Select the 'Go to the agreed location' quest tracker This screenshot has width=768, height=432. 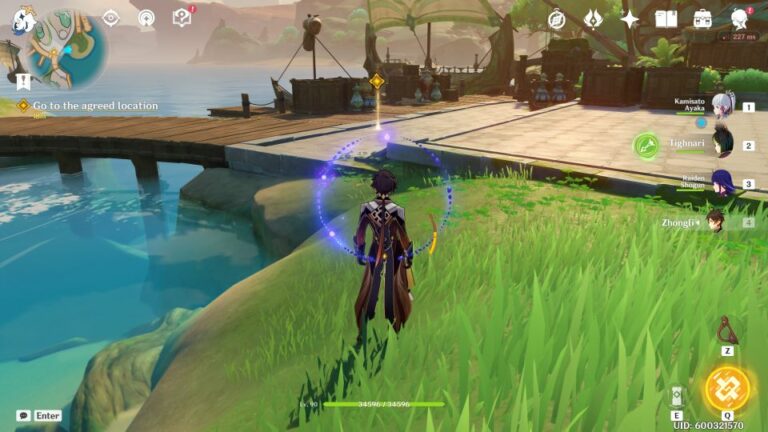pyautogui.click(x=95, y=105)
